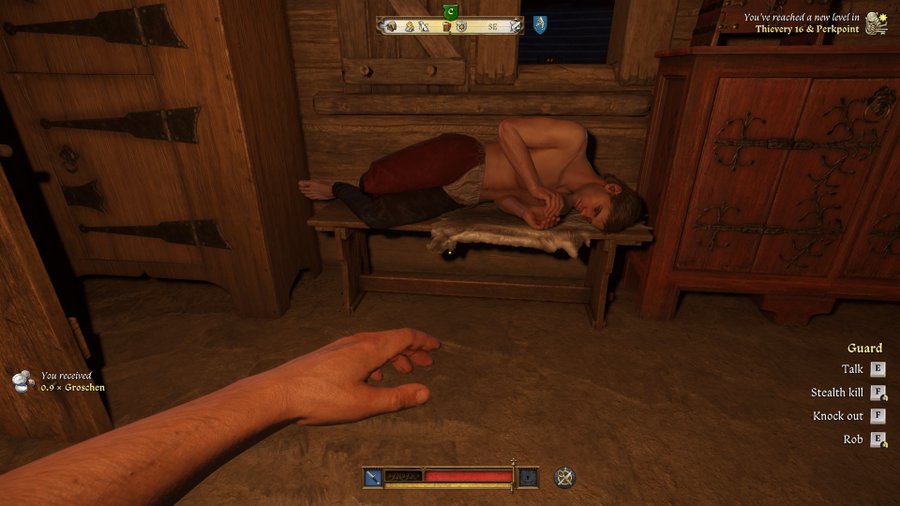
Task: Click the compass bar
Action: point(450,26)
